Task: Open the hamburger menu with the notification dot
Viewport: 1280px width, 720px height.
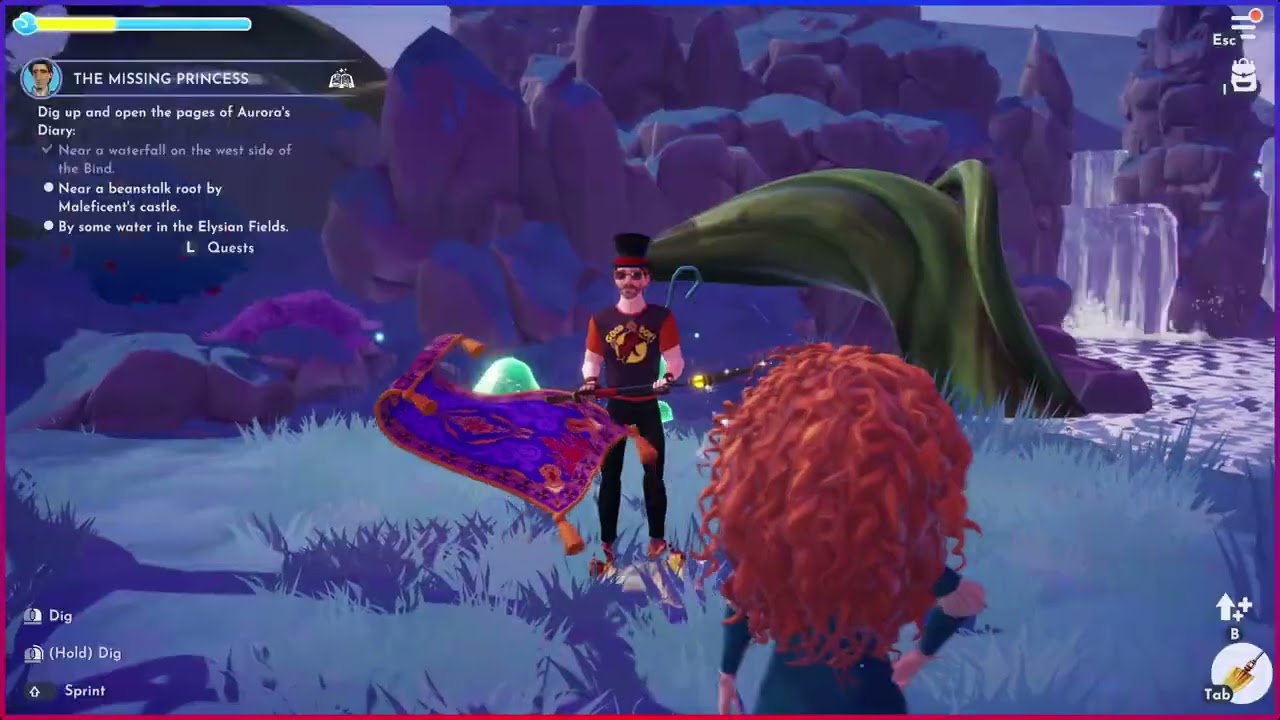Action: tap(1245, 25)
